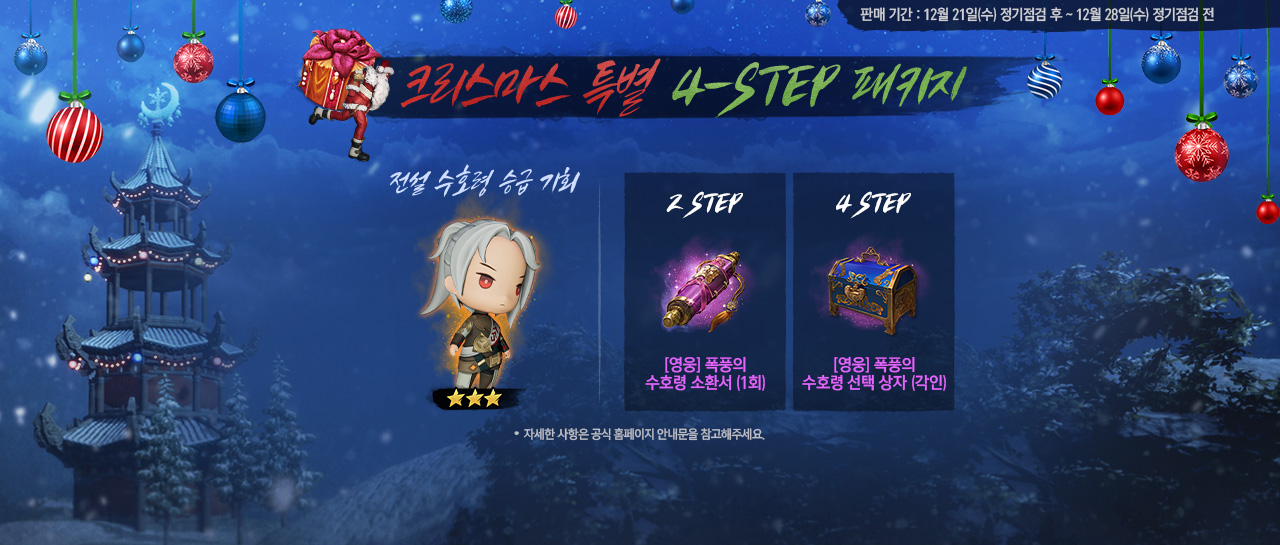This screenshot has width=1280, height=545.
Task: Click the three-star legendary guardian spirit portrait
Action: (481, 309)
